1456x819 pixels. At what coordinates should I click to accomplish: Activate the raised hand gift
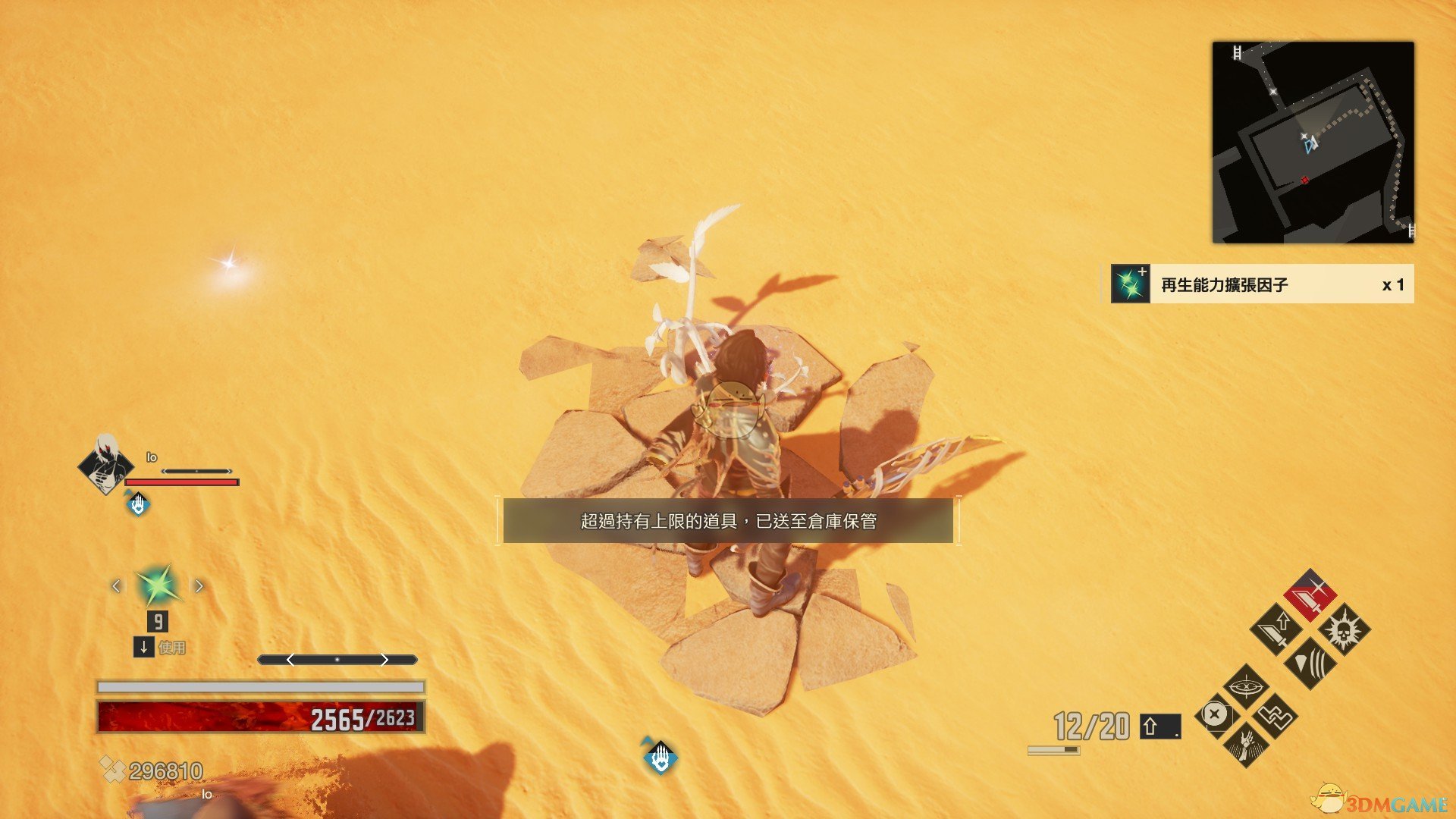click(x=1245, y=744)
